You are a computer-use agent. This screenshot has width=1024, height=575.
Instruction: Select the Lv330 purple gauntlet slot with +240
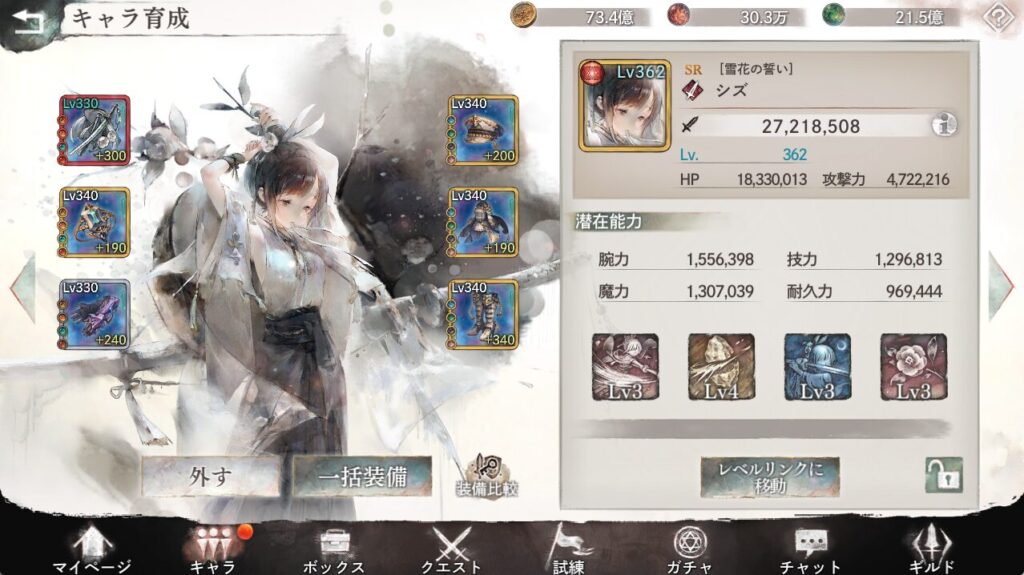click(x=94, y=314)
